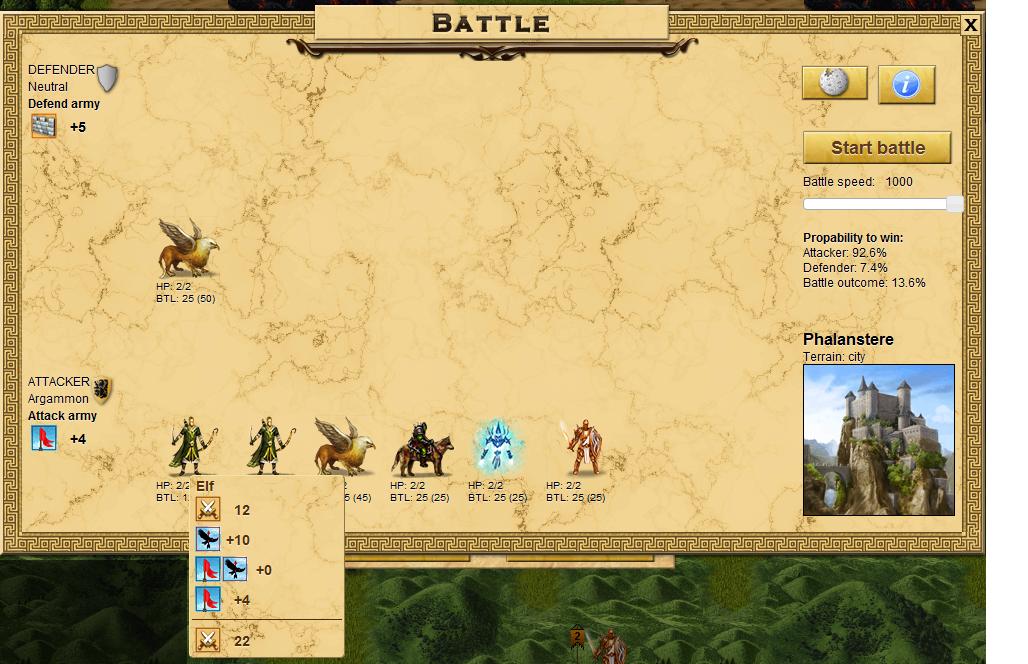Click the defender's grey shield emblem
Screen dimensions: 1028x664
[107, 78]
